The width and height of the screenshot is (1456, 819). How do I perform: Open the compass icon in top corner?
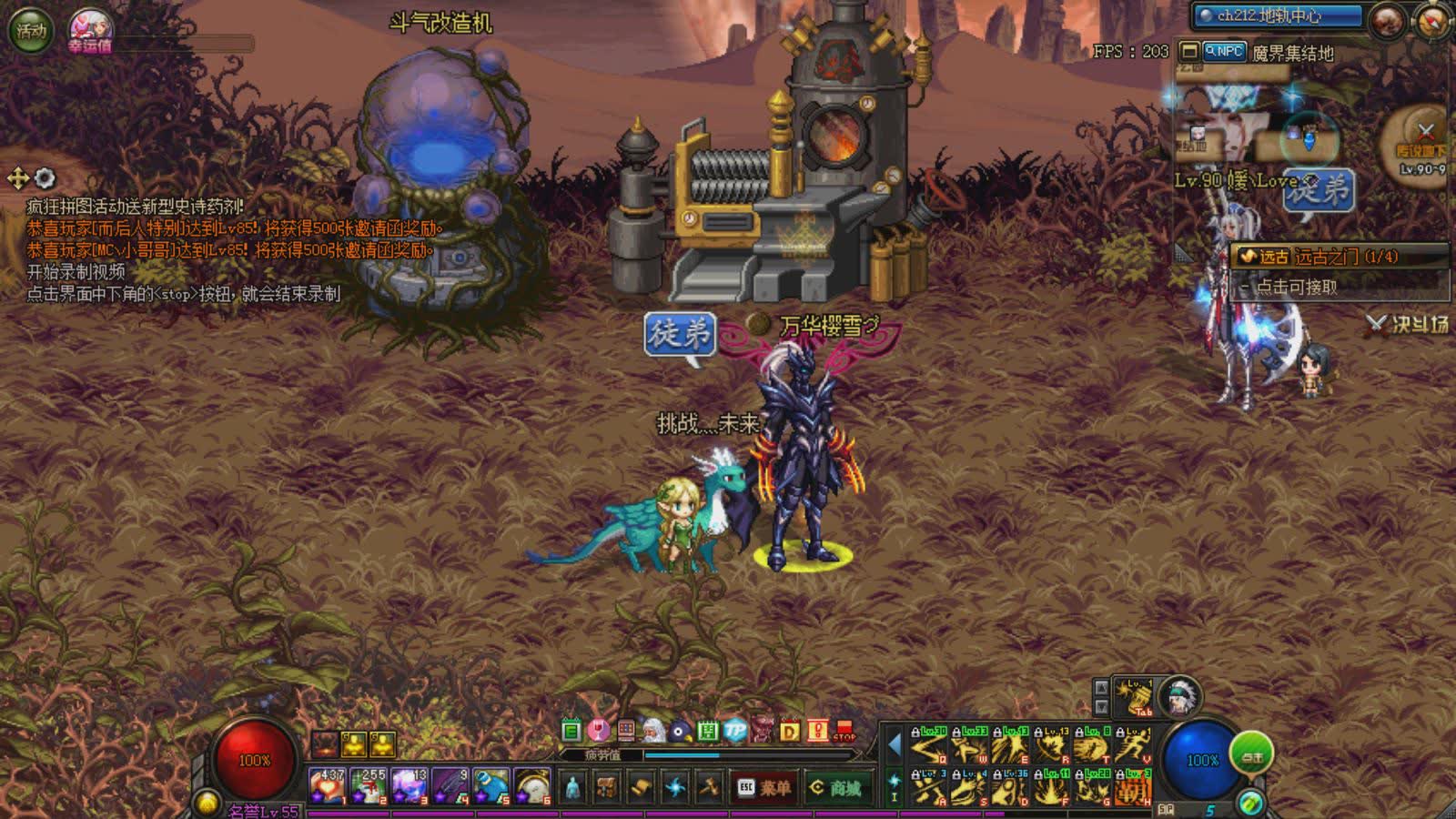[x=1431, y=22]
